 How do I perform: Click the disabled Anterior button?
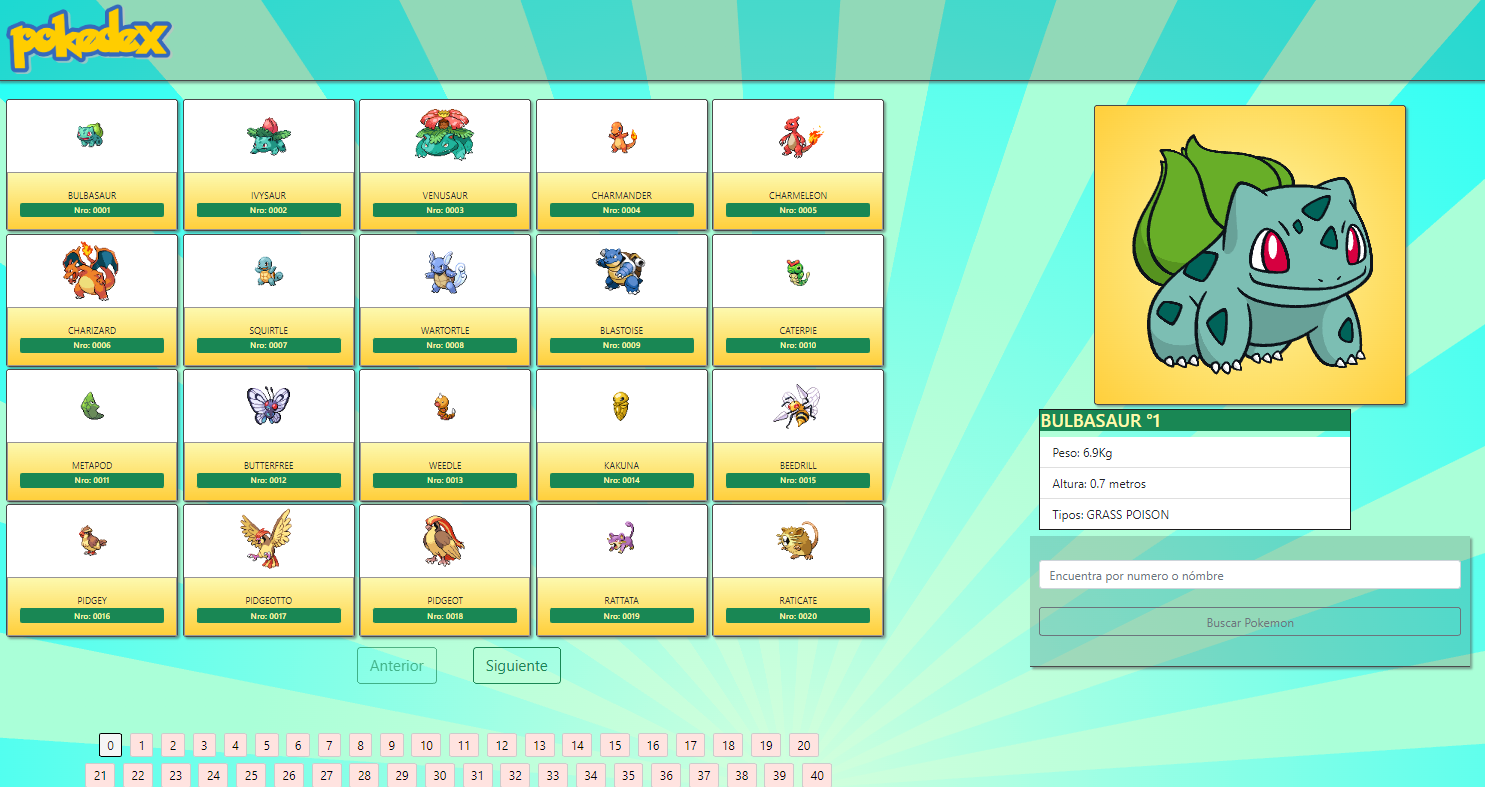tap(396, 665)
